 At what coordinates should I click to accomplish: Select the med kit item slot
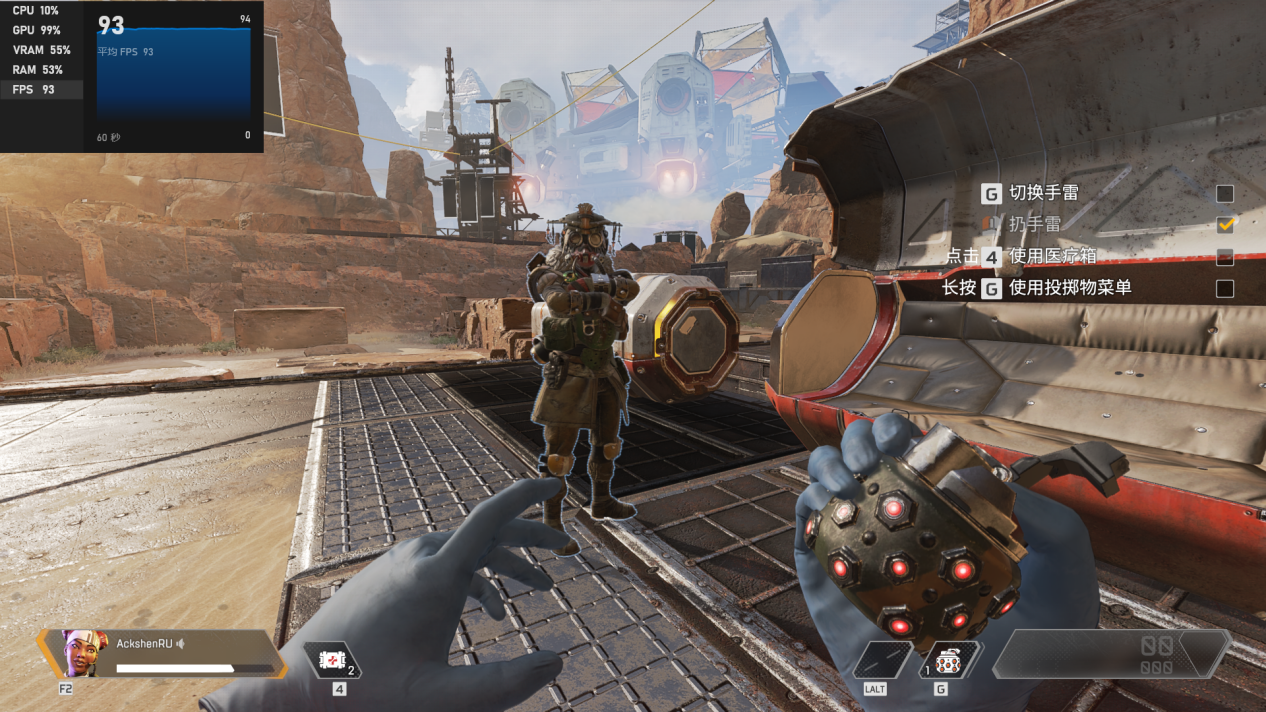click(331, 660)
